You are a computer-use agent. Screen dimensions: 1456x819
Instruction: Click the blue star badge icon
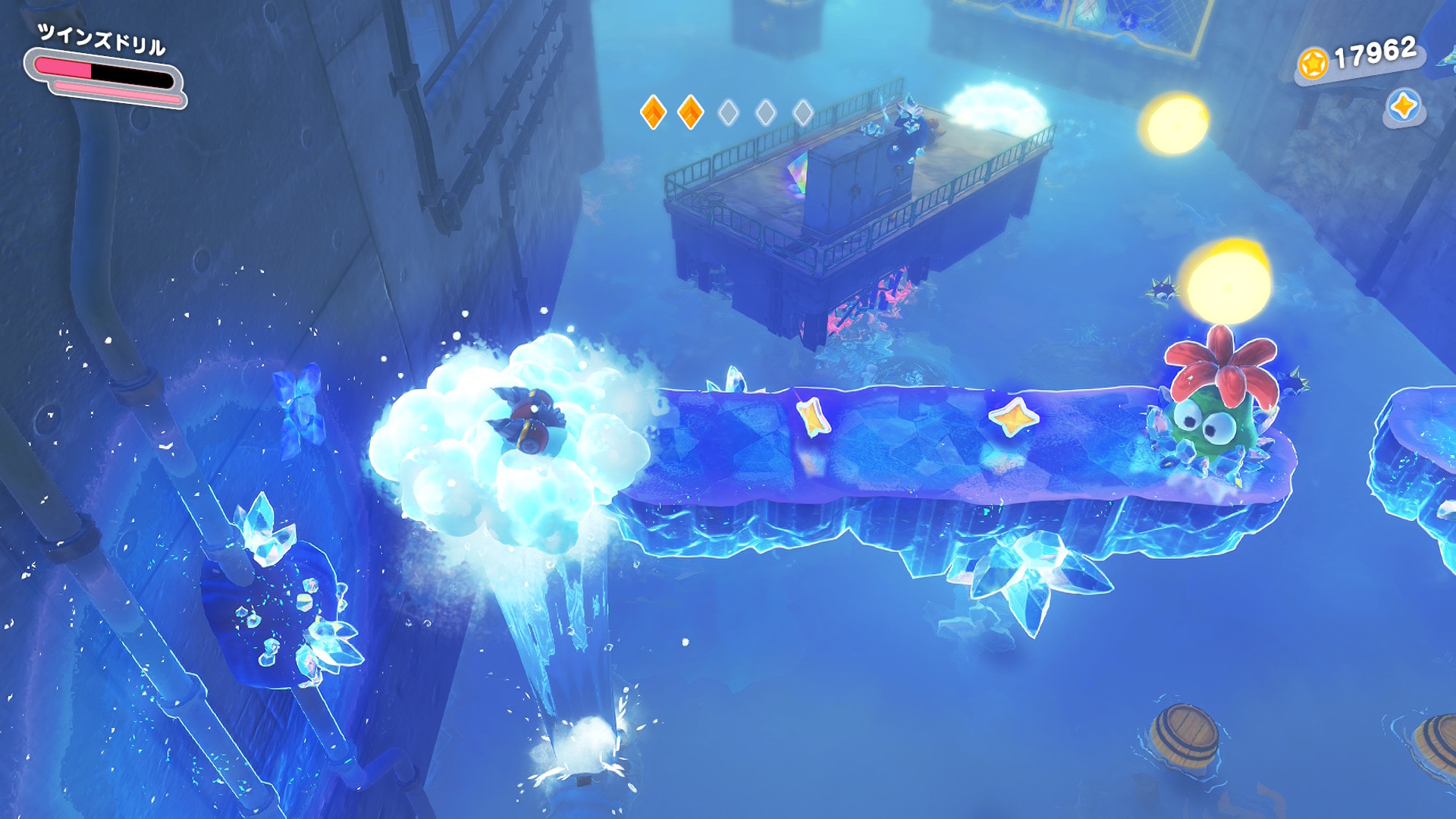tap(1403, 106)
